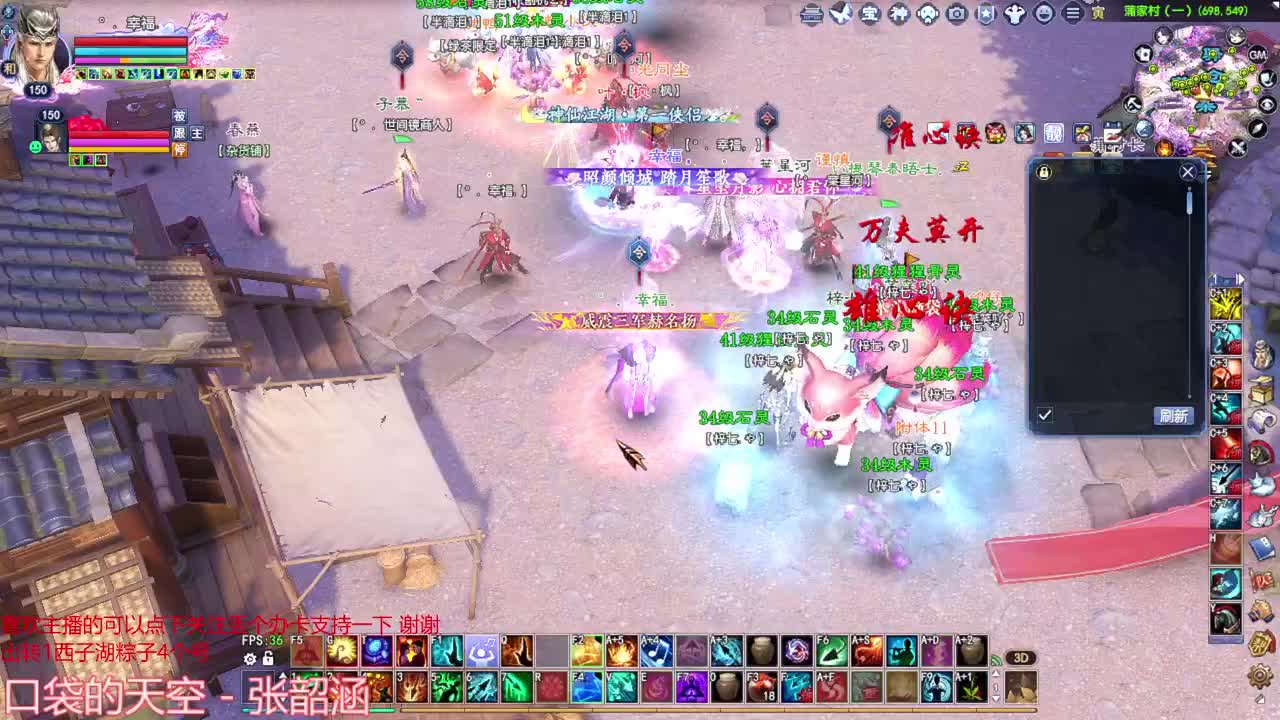Click the GM button near the minimap
Viewport: 1280px width, 720px height.
pos(1259,54)
